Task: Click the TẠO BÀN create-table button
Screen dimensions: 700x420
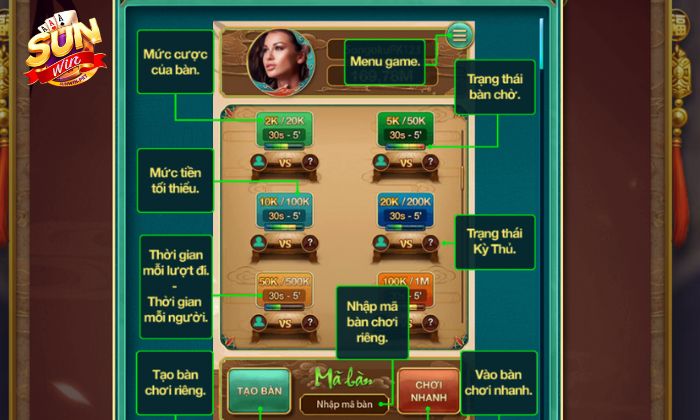Action: 259,391
